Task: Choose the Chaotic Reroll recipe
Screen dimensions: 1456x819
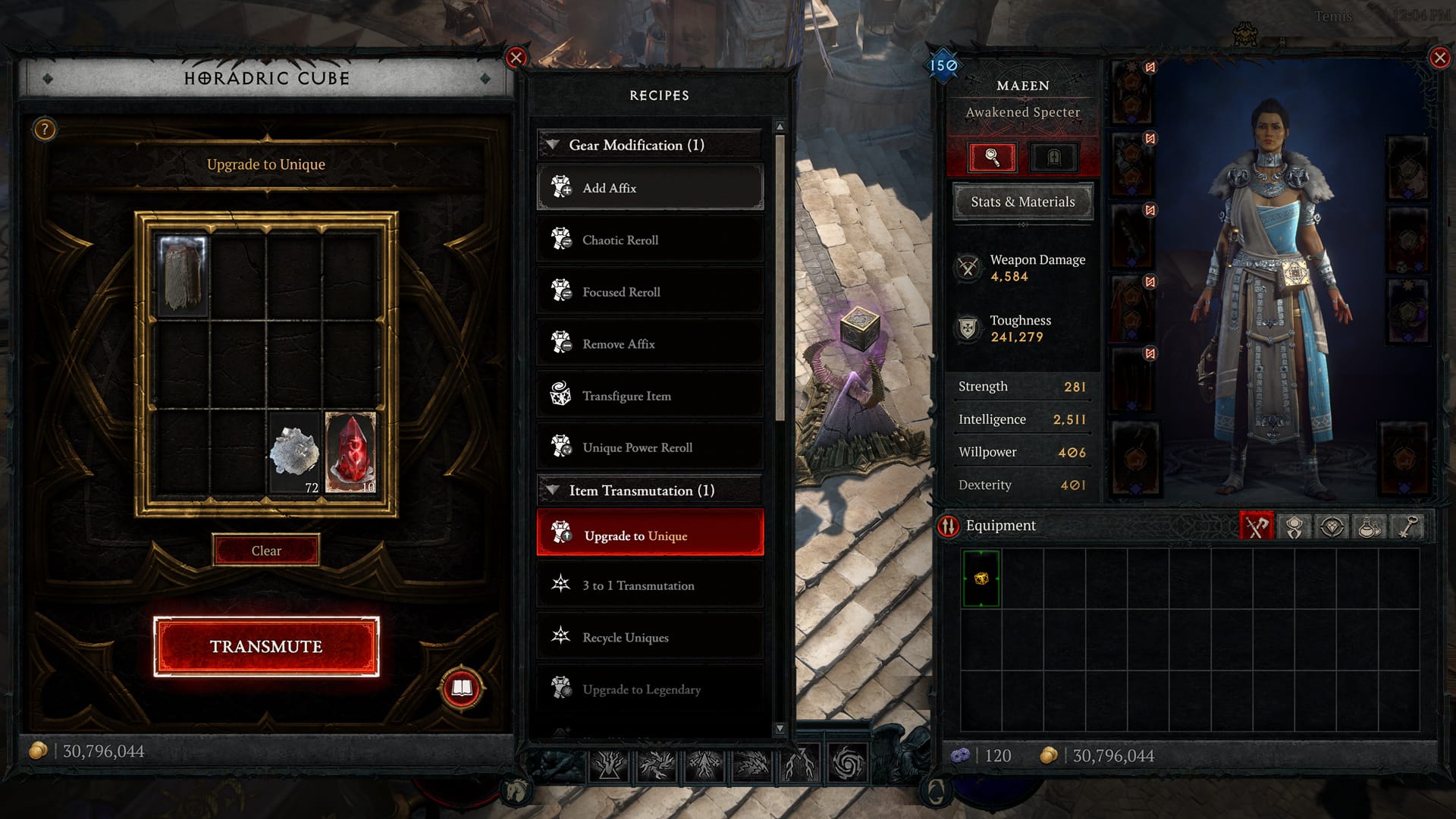Action: pos(650,240)
